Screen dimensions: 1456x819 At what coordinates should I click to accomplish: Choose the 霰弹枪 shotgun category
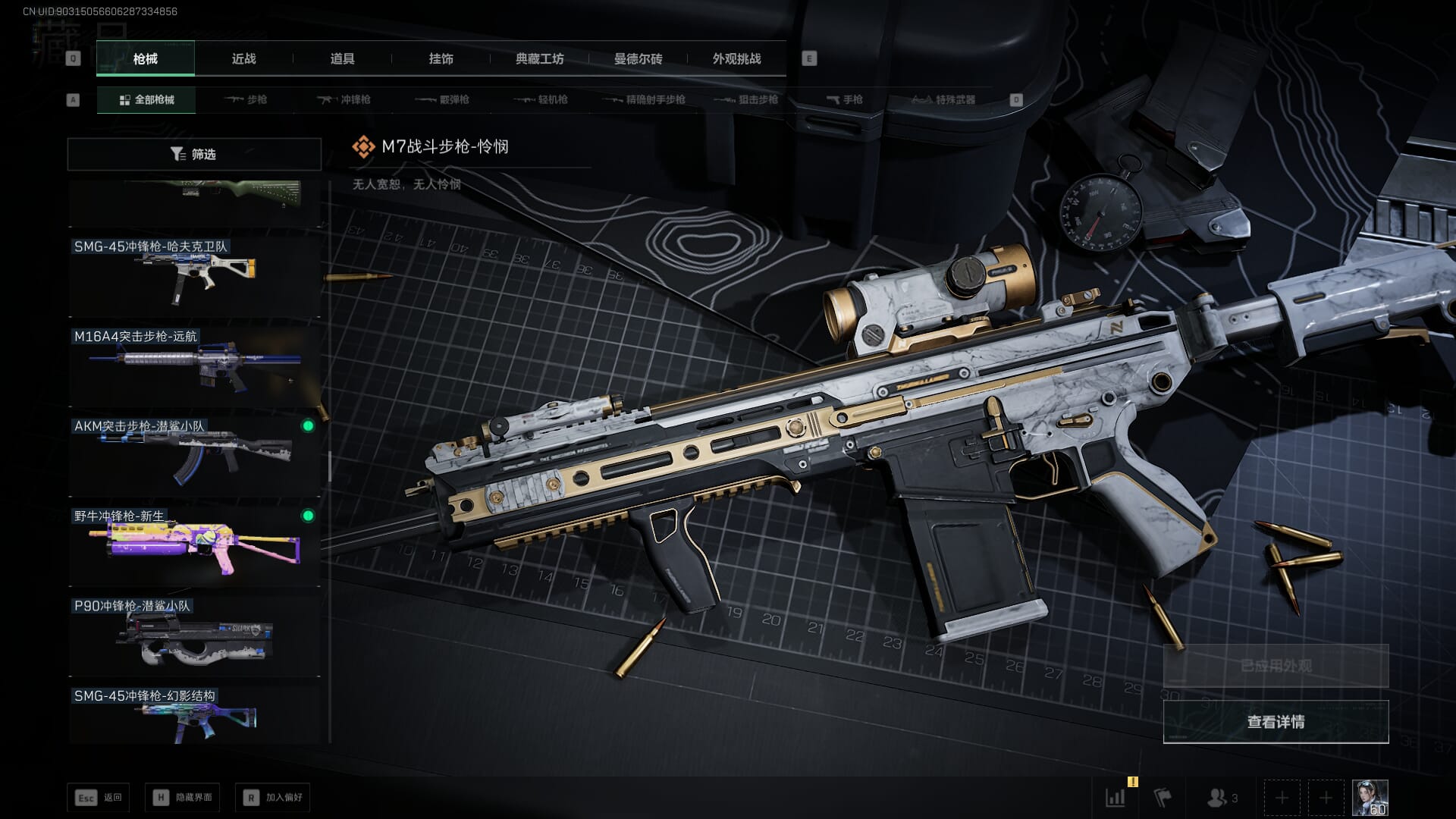pos(443,99)
